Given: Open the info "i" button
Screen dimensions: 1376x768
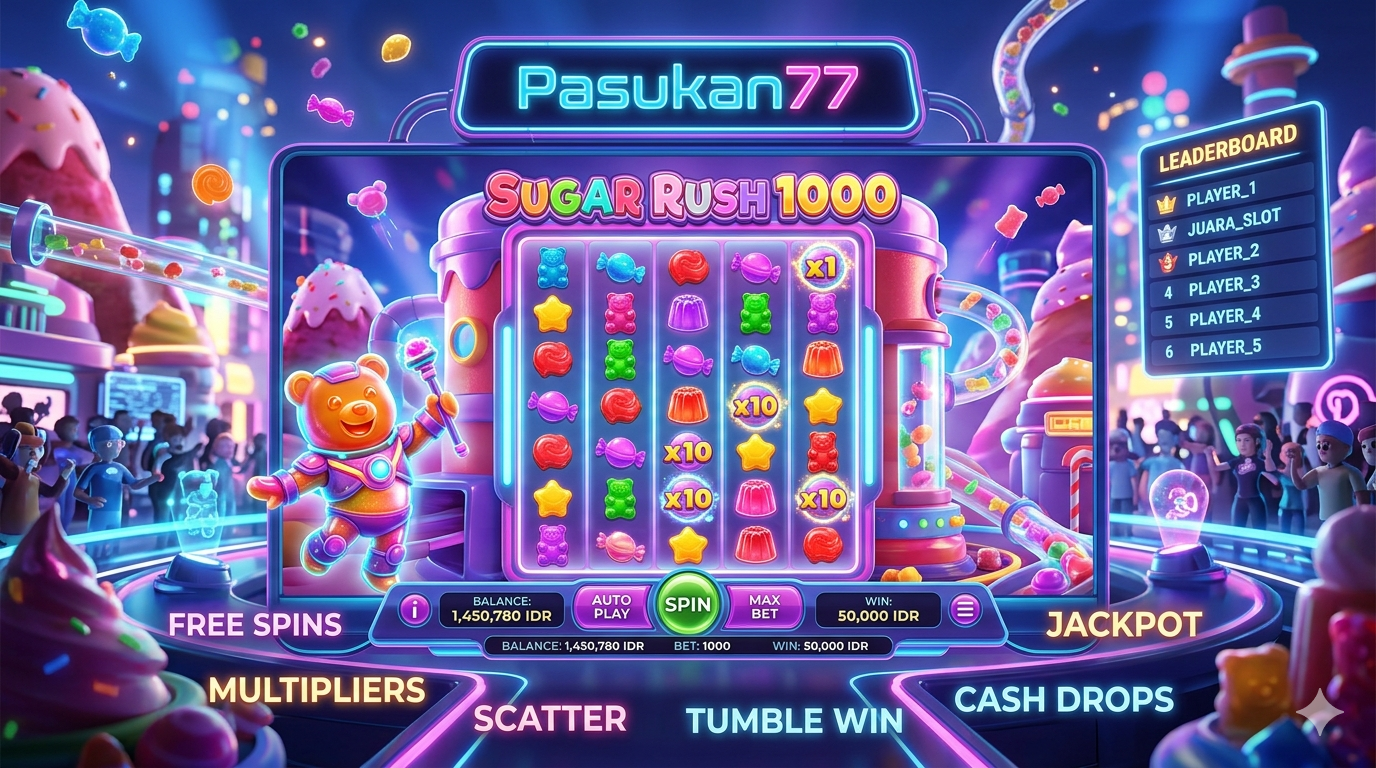Looking at the screenshot, I should click(413, 609).
